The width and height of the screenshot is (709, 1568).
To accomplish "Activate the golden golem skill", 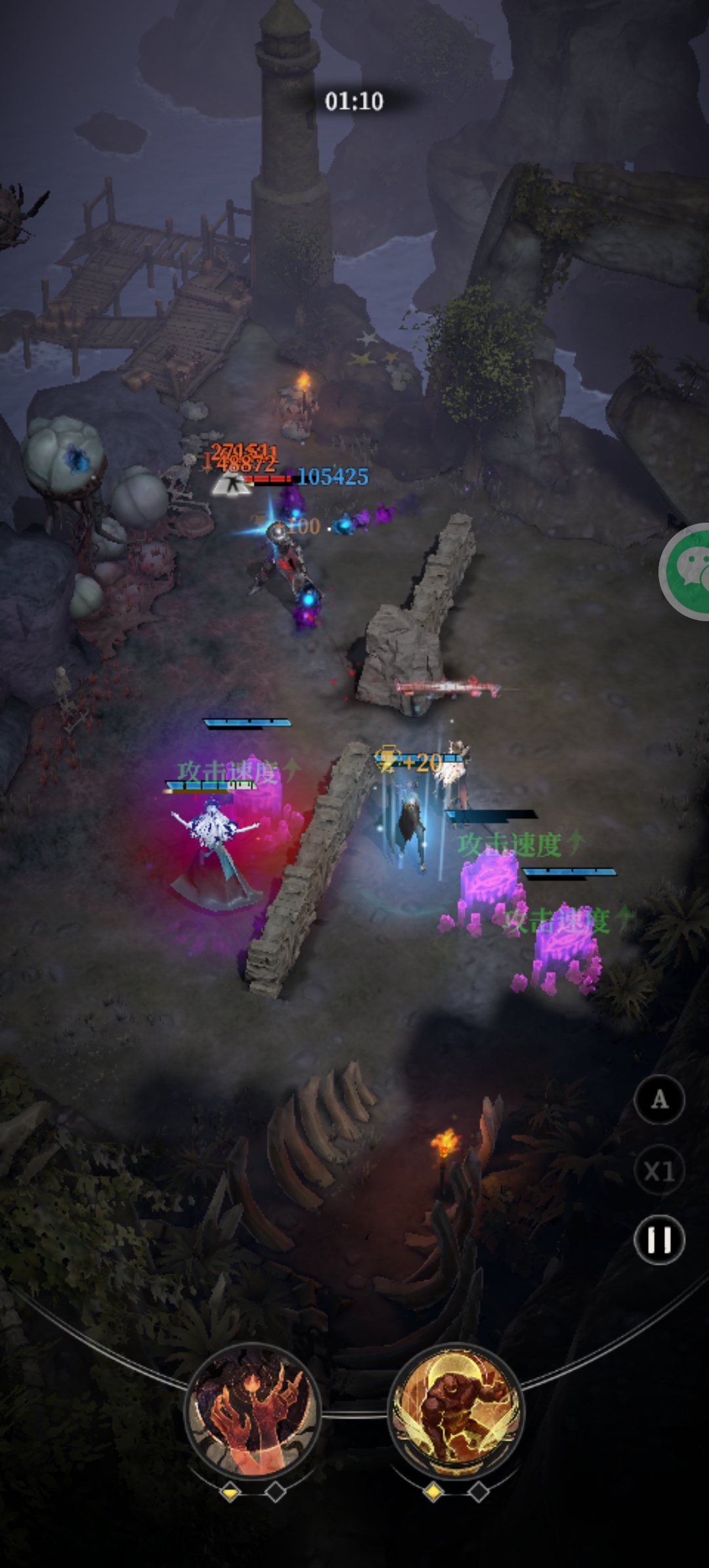I will coord(456,1409).
